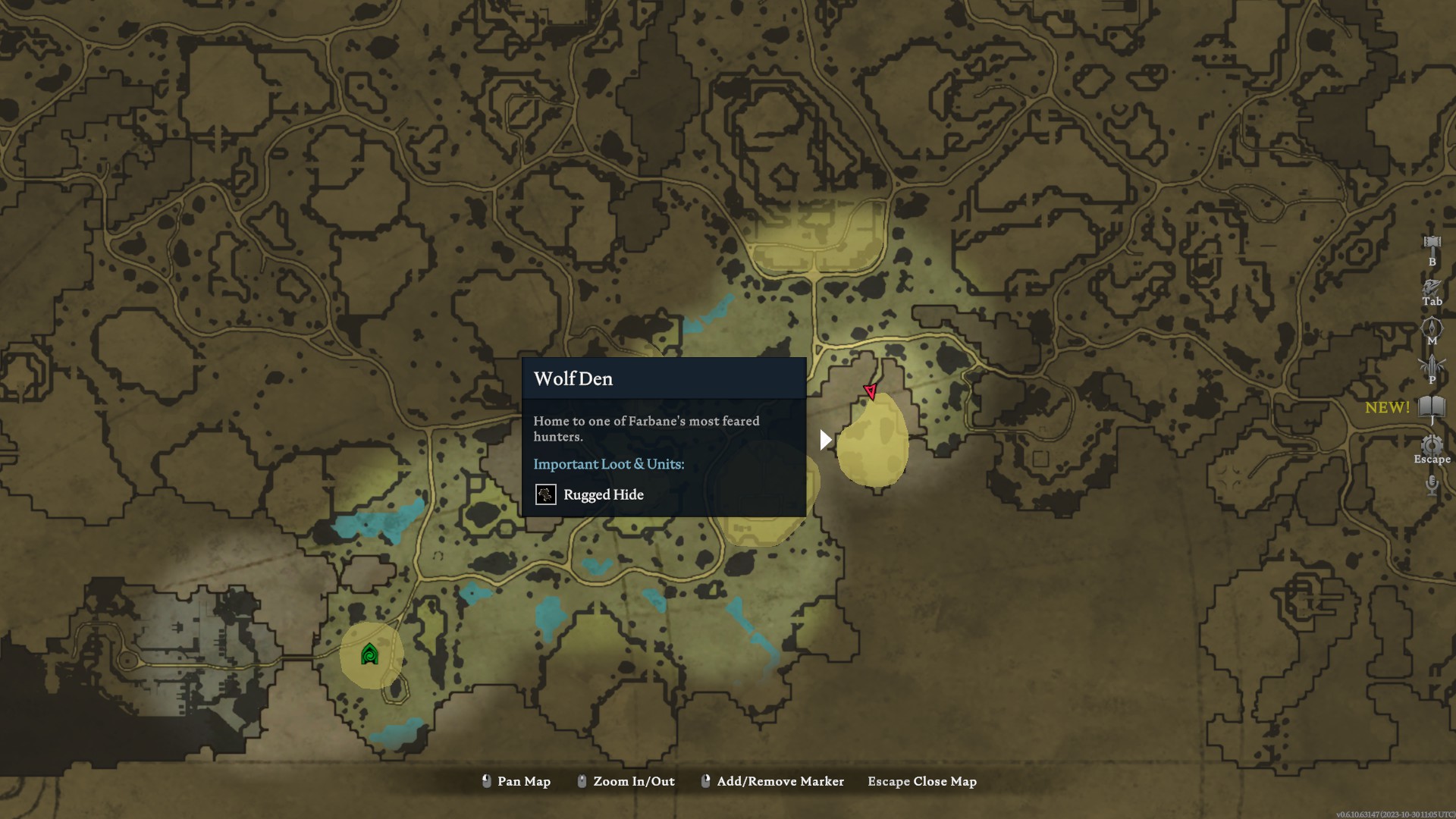Screen dimensions: 1456x819
Task: Select the green den entrance icon on map
Action: point(368,654)
